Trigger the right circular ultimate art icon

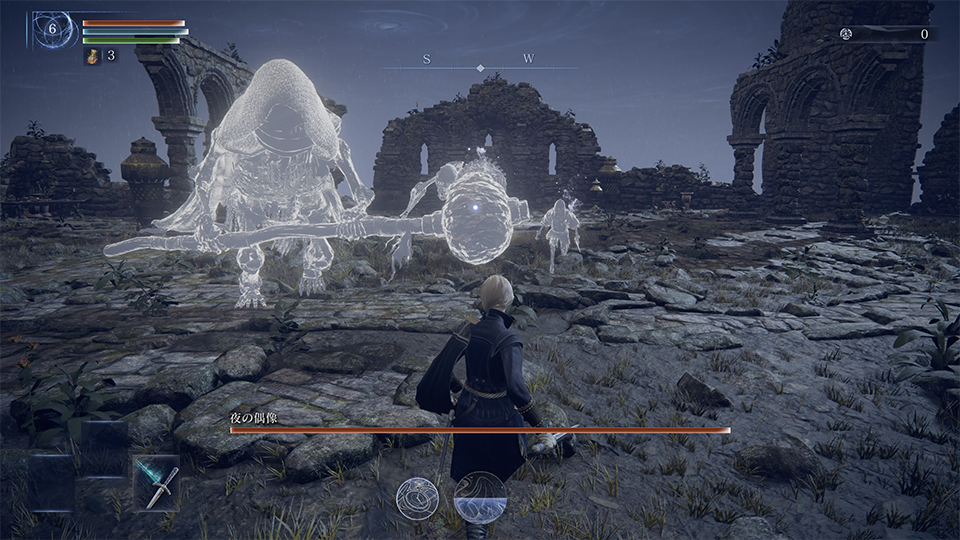tap(478, 497)
